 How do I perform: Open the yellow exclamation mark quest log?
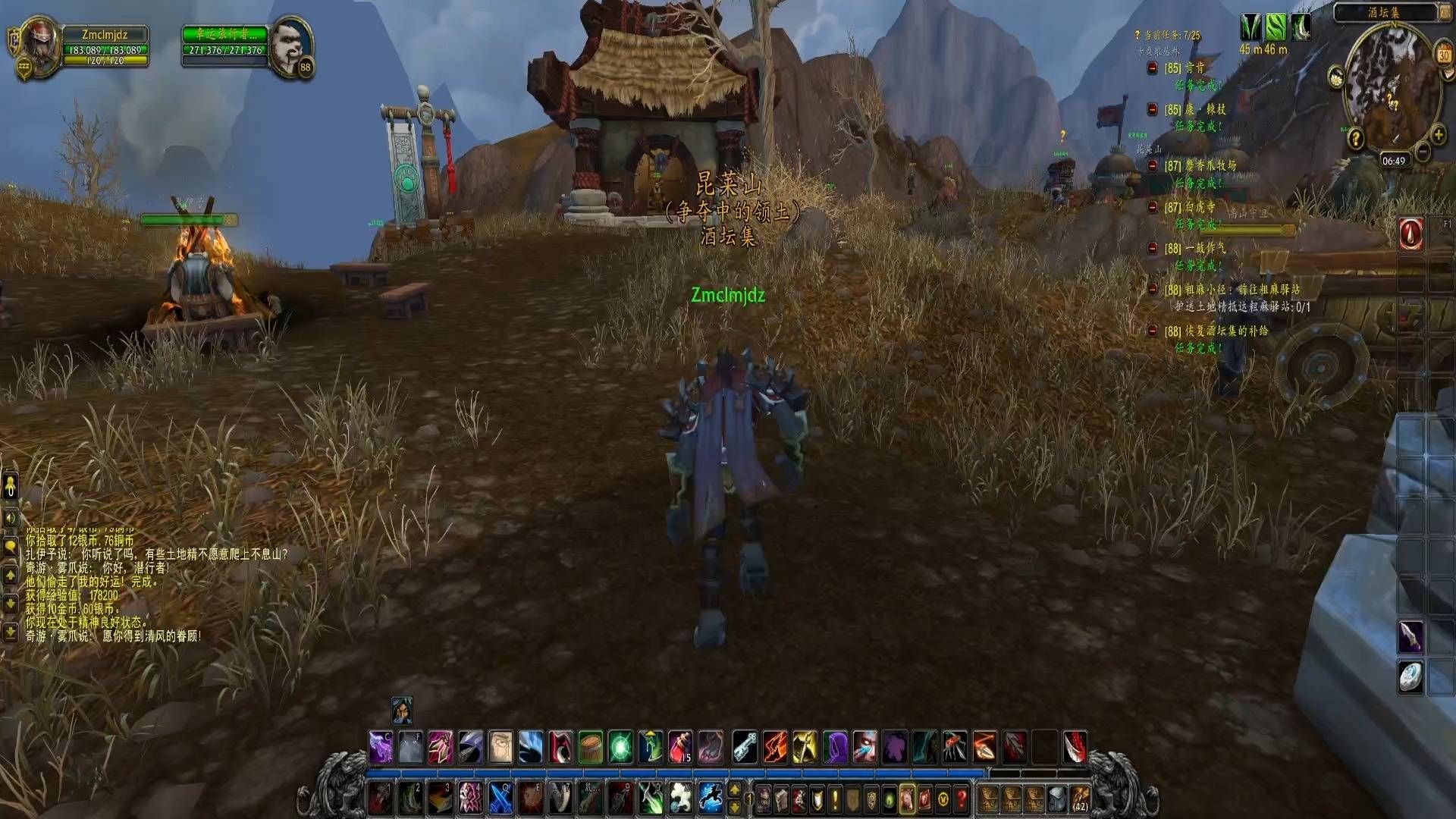tap(835, 799)
